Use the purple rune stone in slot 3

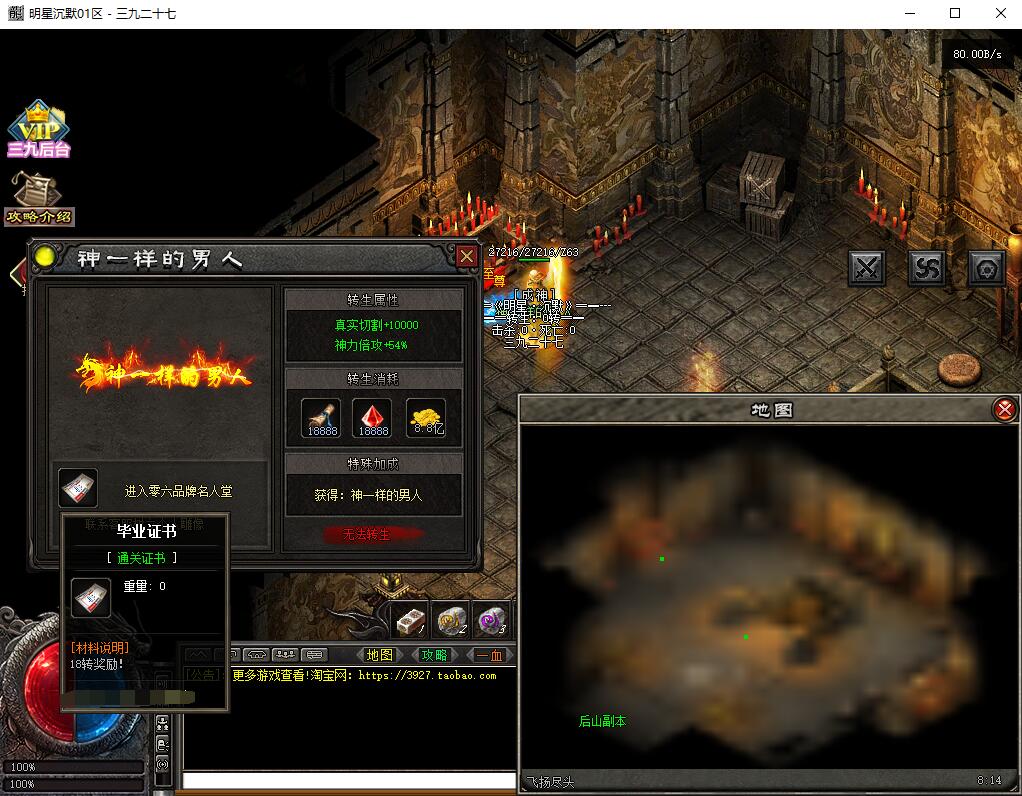tap(492, 620)
